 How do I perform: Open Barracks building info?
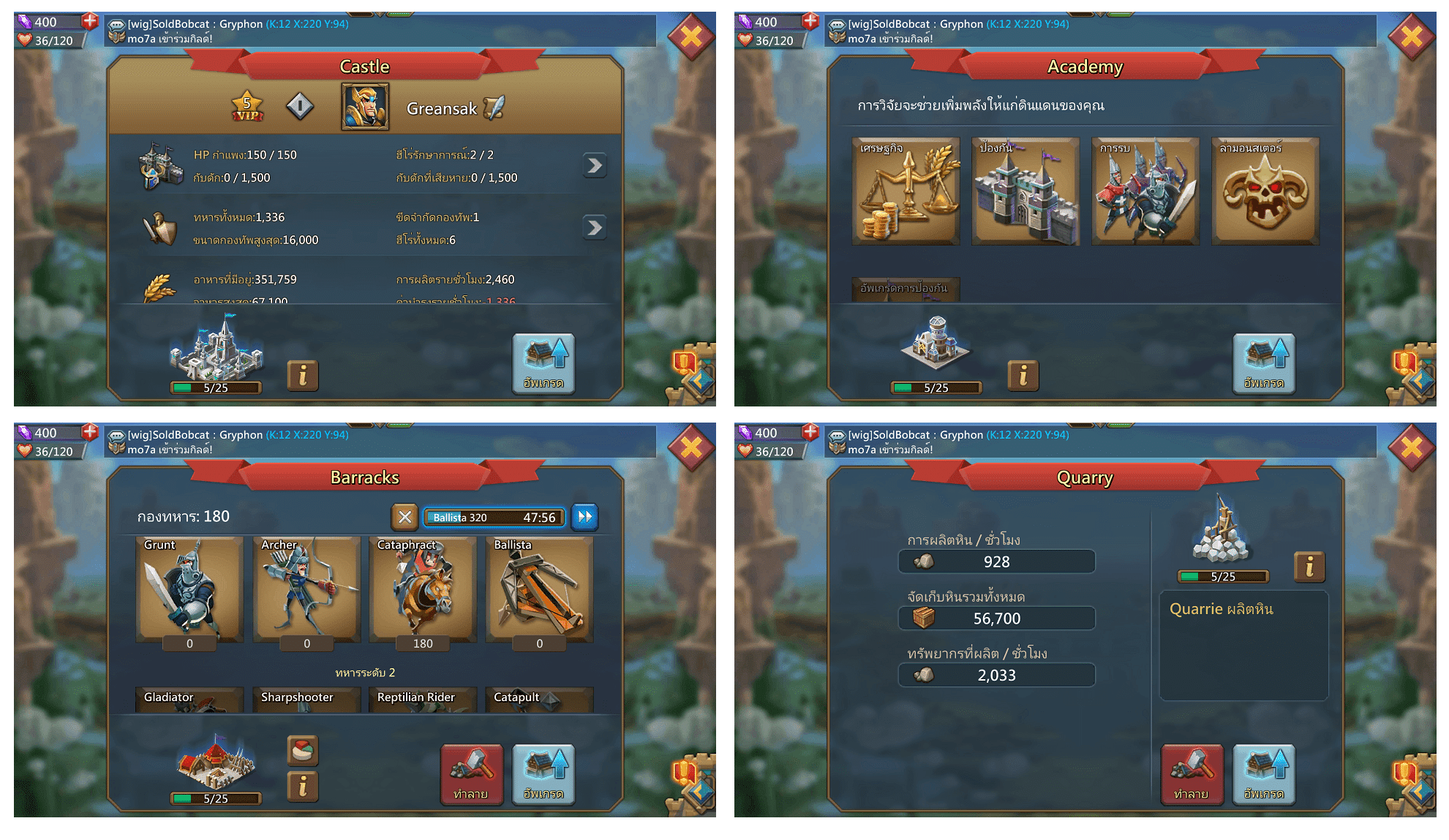click(x=302, y=787)
